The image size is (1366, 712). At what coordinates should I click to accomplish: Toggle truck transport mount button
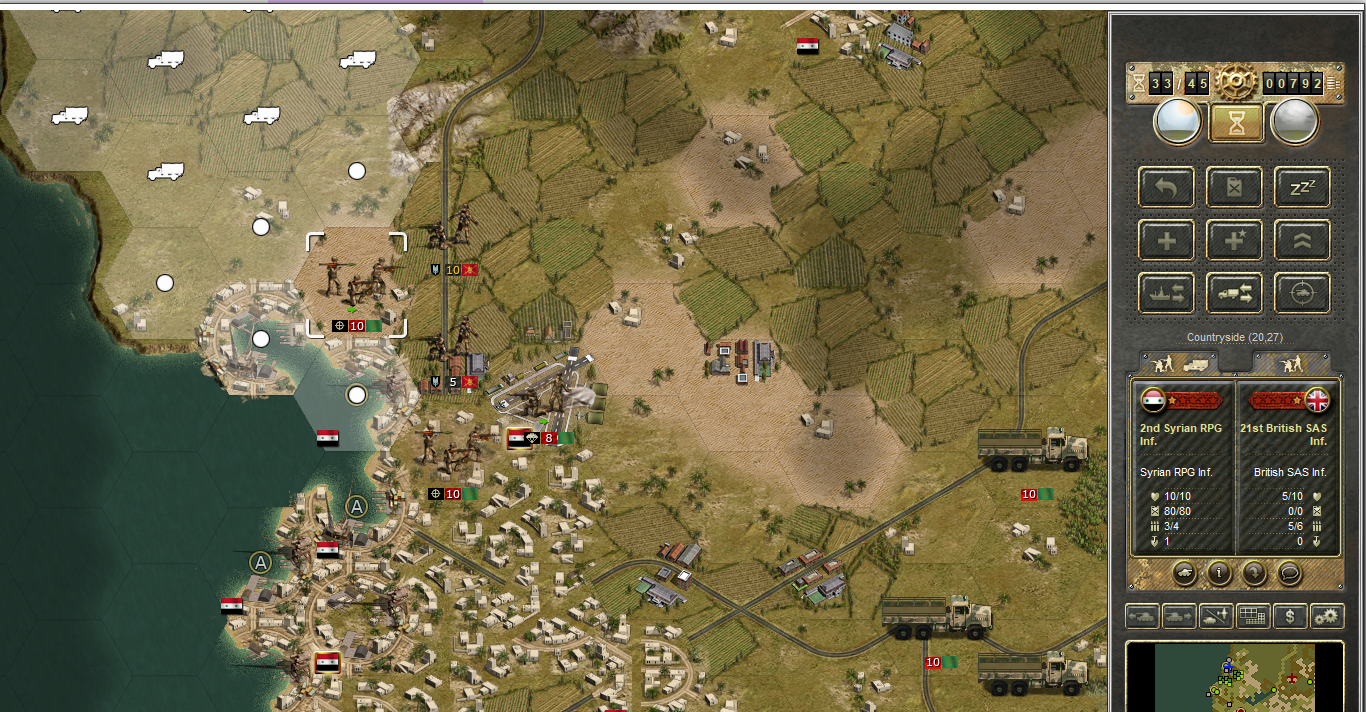click(1233, 293)
